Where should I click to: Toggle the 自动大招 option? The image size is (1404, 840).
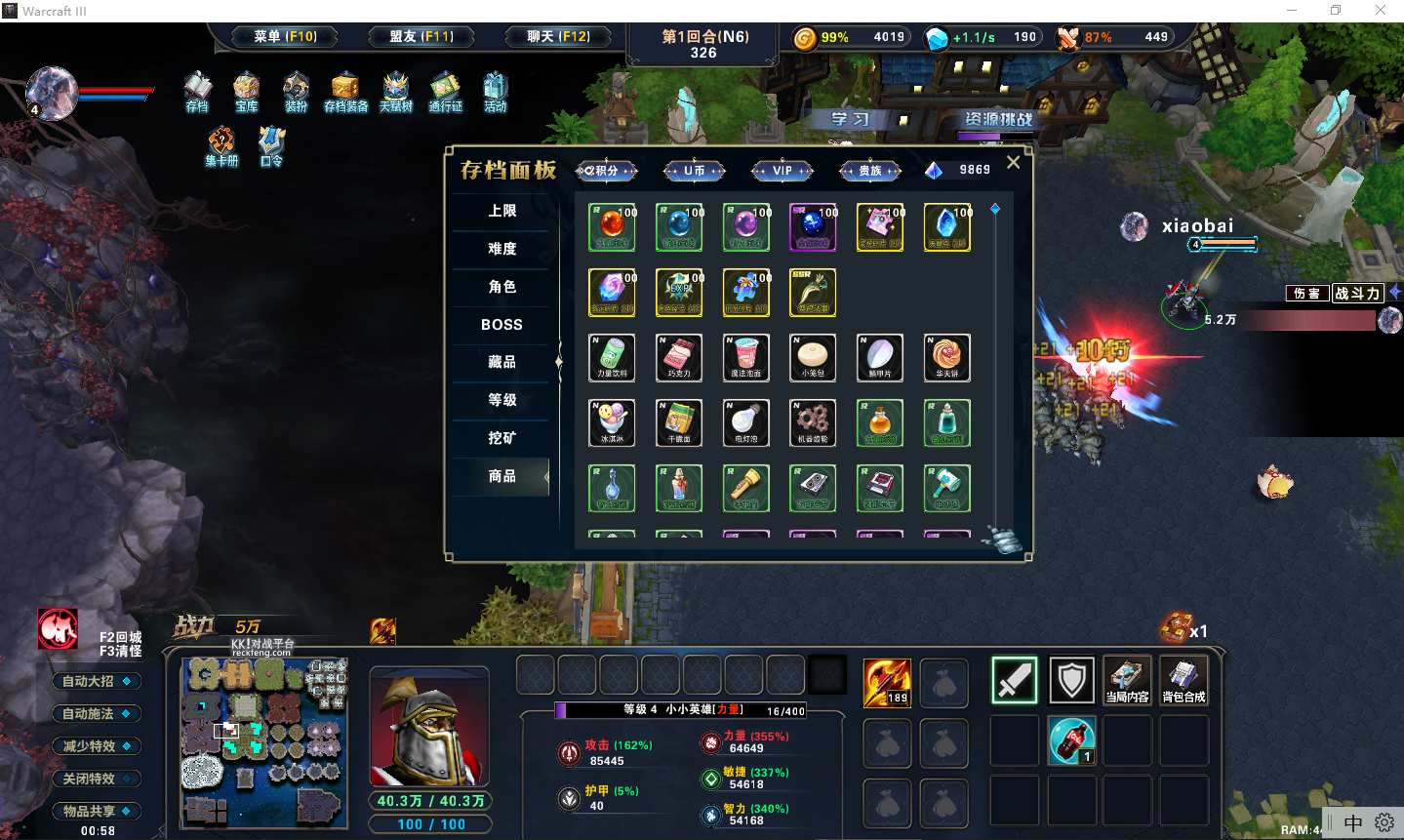(96, 681)
